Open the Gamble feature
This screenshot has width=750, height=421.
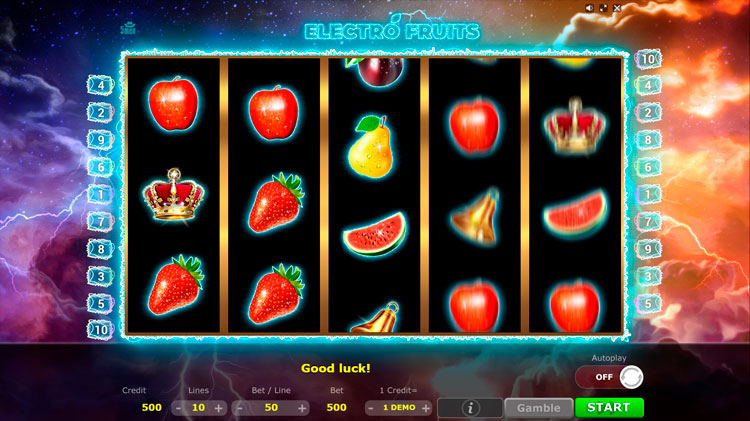(x=538, y=408)
